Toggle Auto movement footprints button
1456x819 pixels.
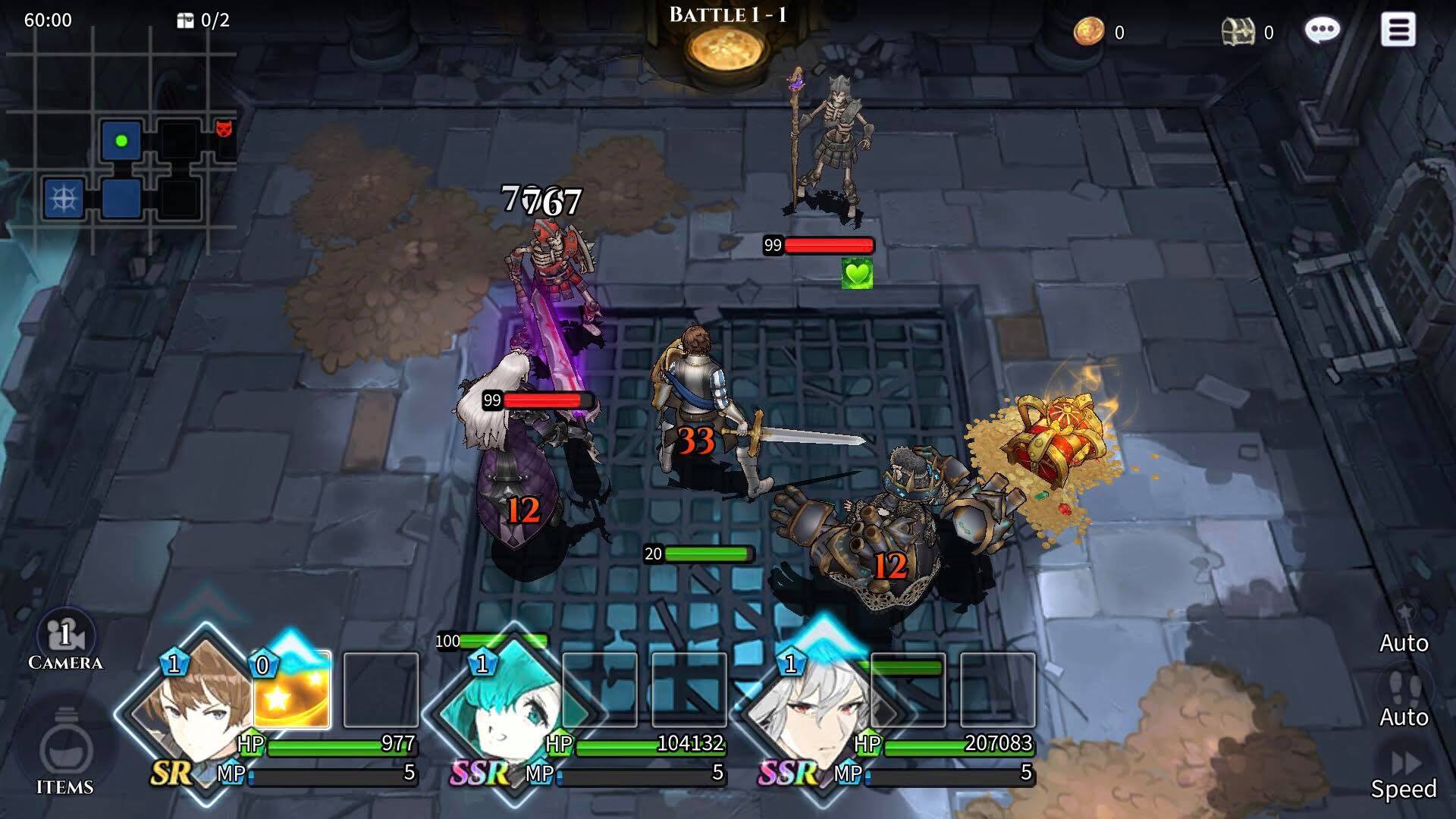1404,694
